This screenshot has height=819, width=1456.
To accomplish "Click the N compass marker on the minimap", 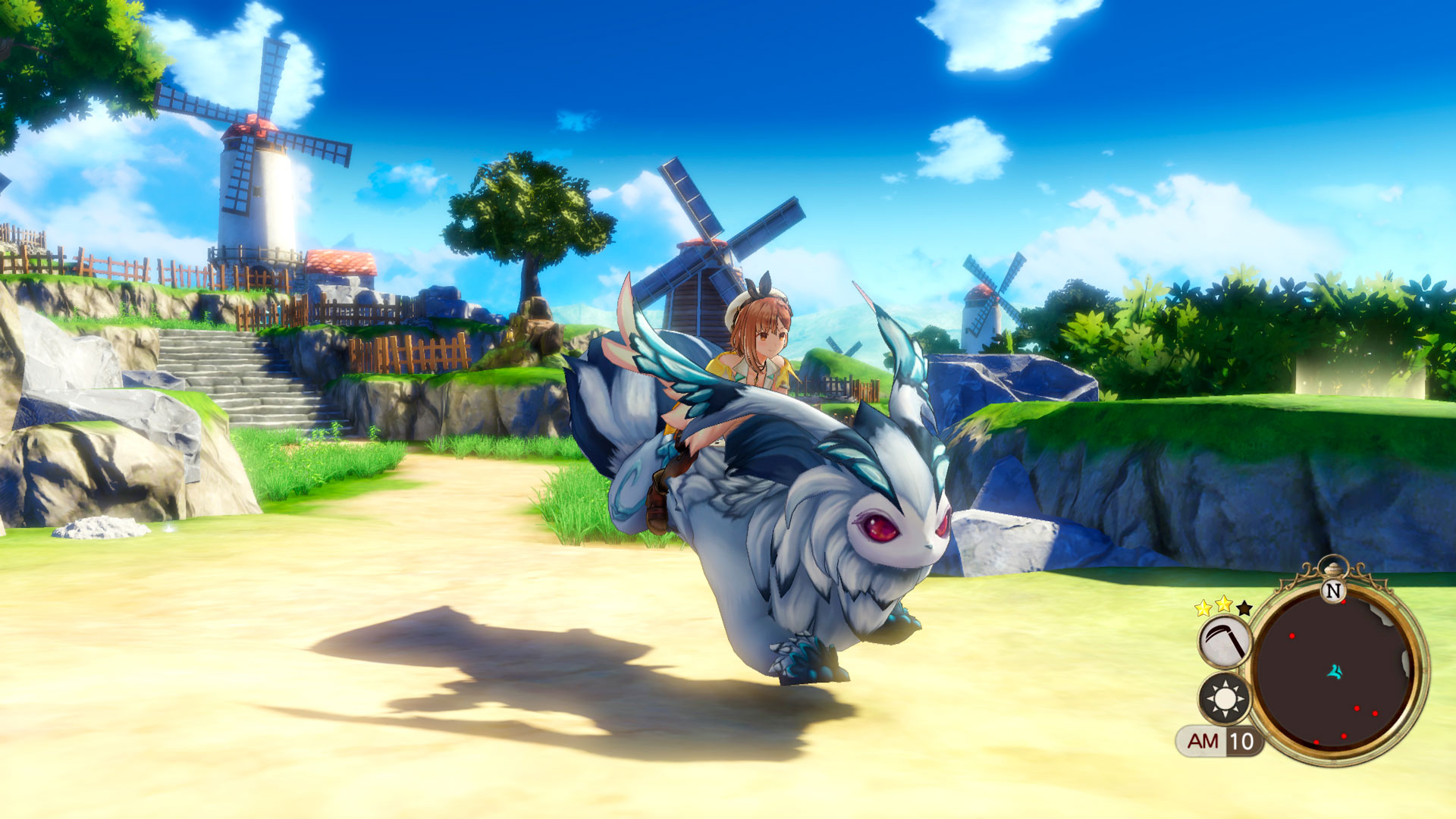I will pyautogui.click(x=1335, y=590).
